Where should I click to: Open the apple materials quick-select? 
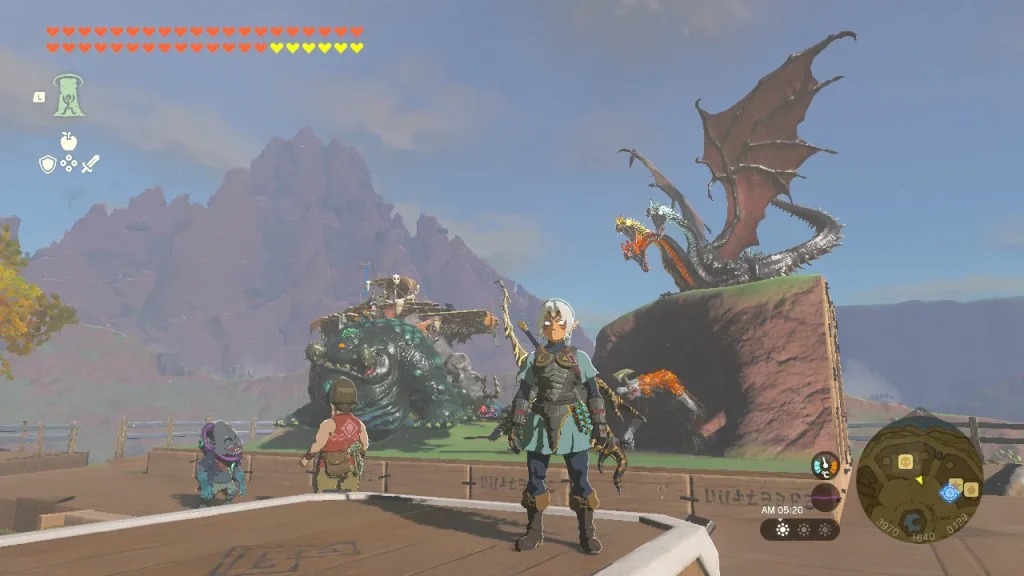[69, 140]
